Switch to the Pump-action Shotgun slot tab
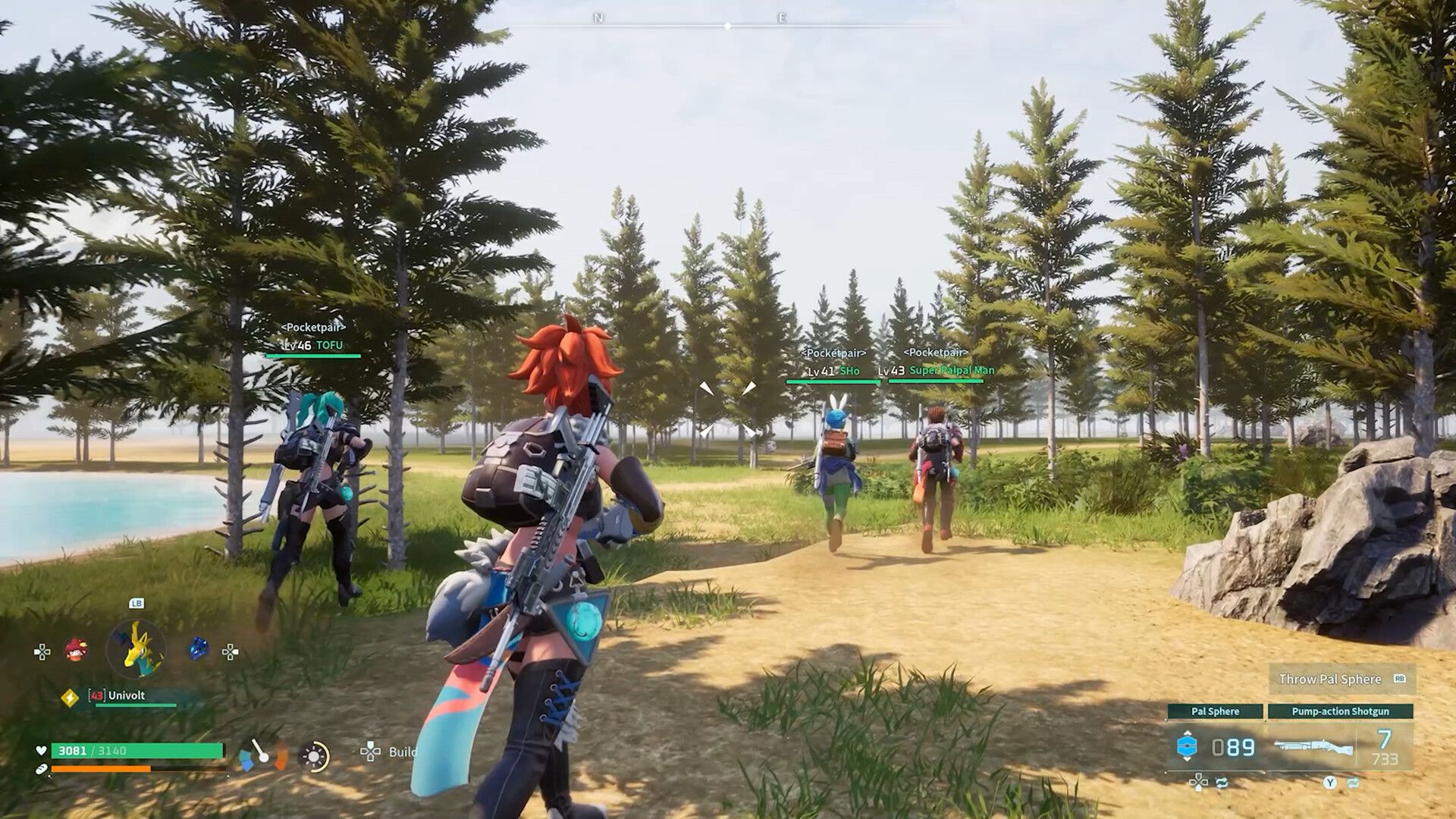 point(1341,712)
